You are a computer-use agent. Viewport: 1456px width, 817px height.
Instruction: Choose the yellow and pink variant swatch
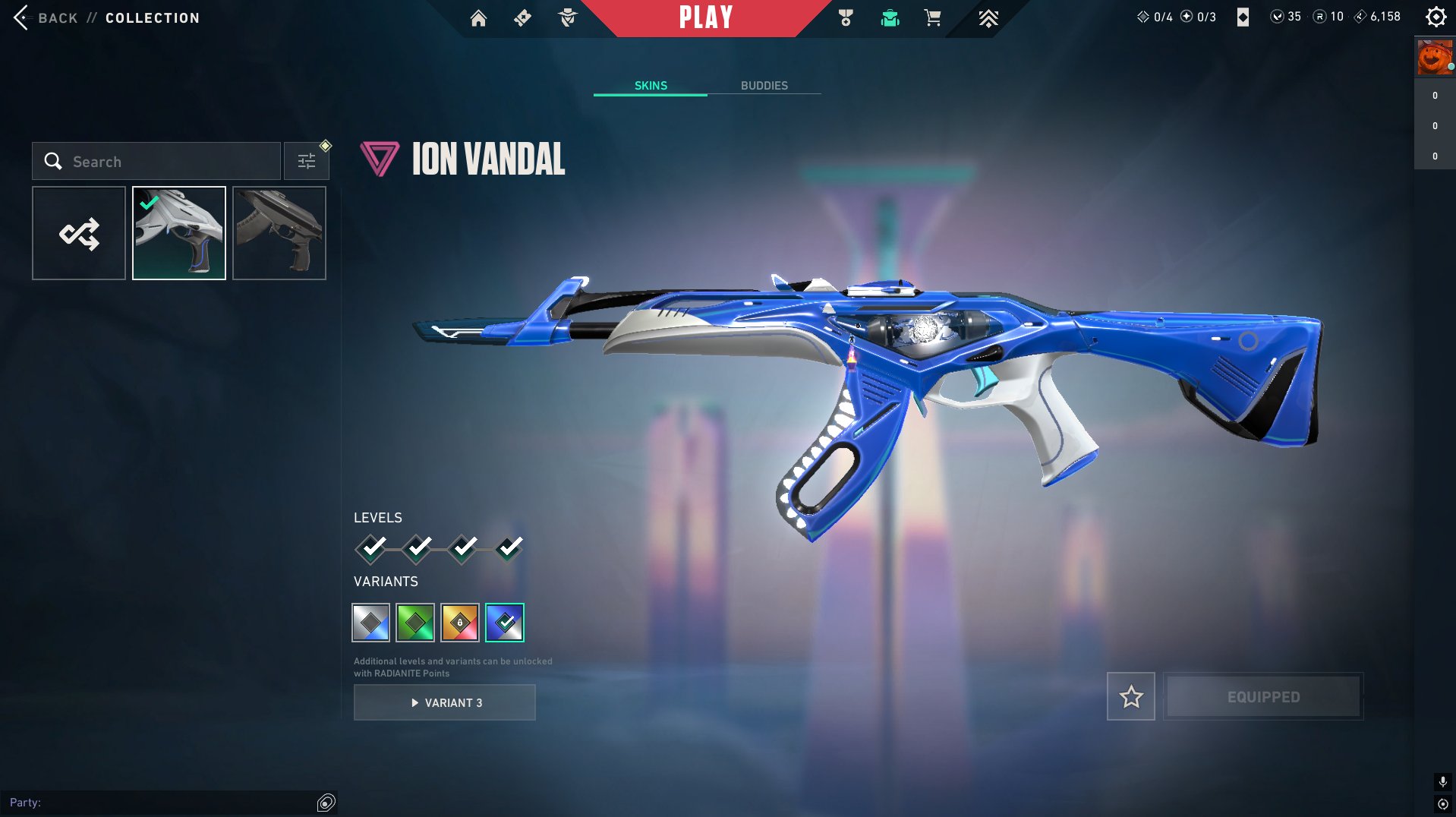(460, 623)
